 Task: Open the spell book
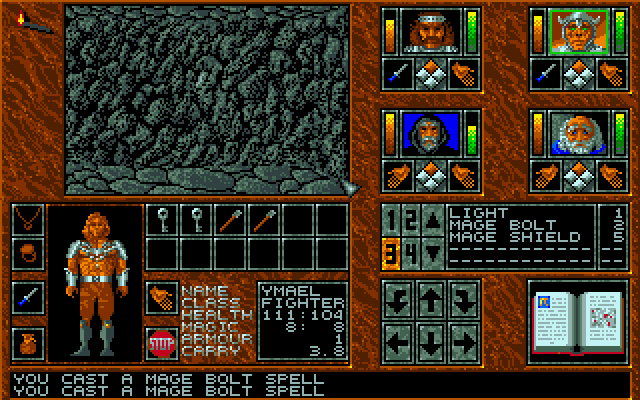[571, 319]
